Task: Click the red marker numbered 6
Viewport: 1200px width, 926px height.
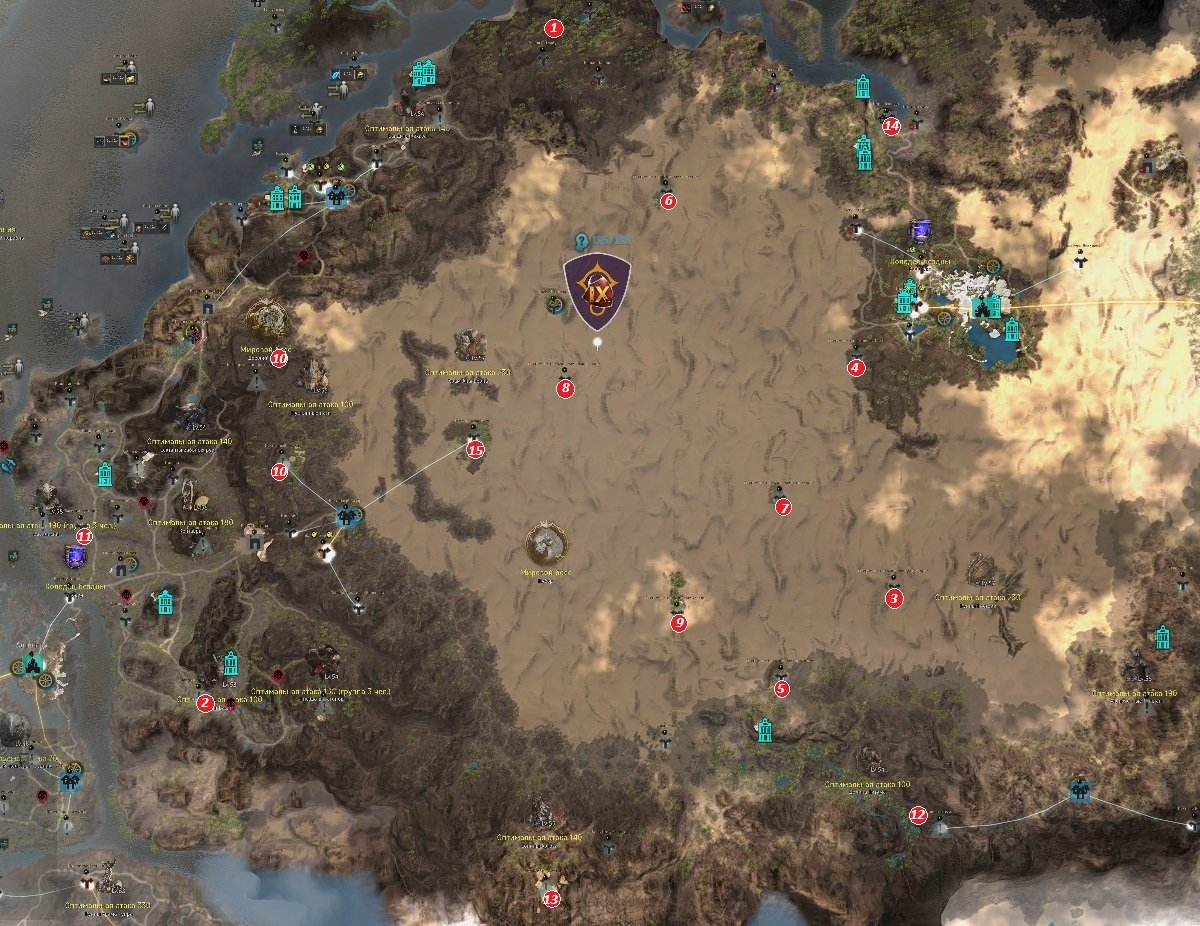Action: (x=669, y=201)
